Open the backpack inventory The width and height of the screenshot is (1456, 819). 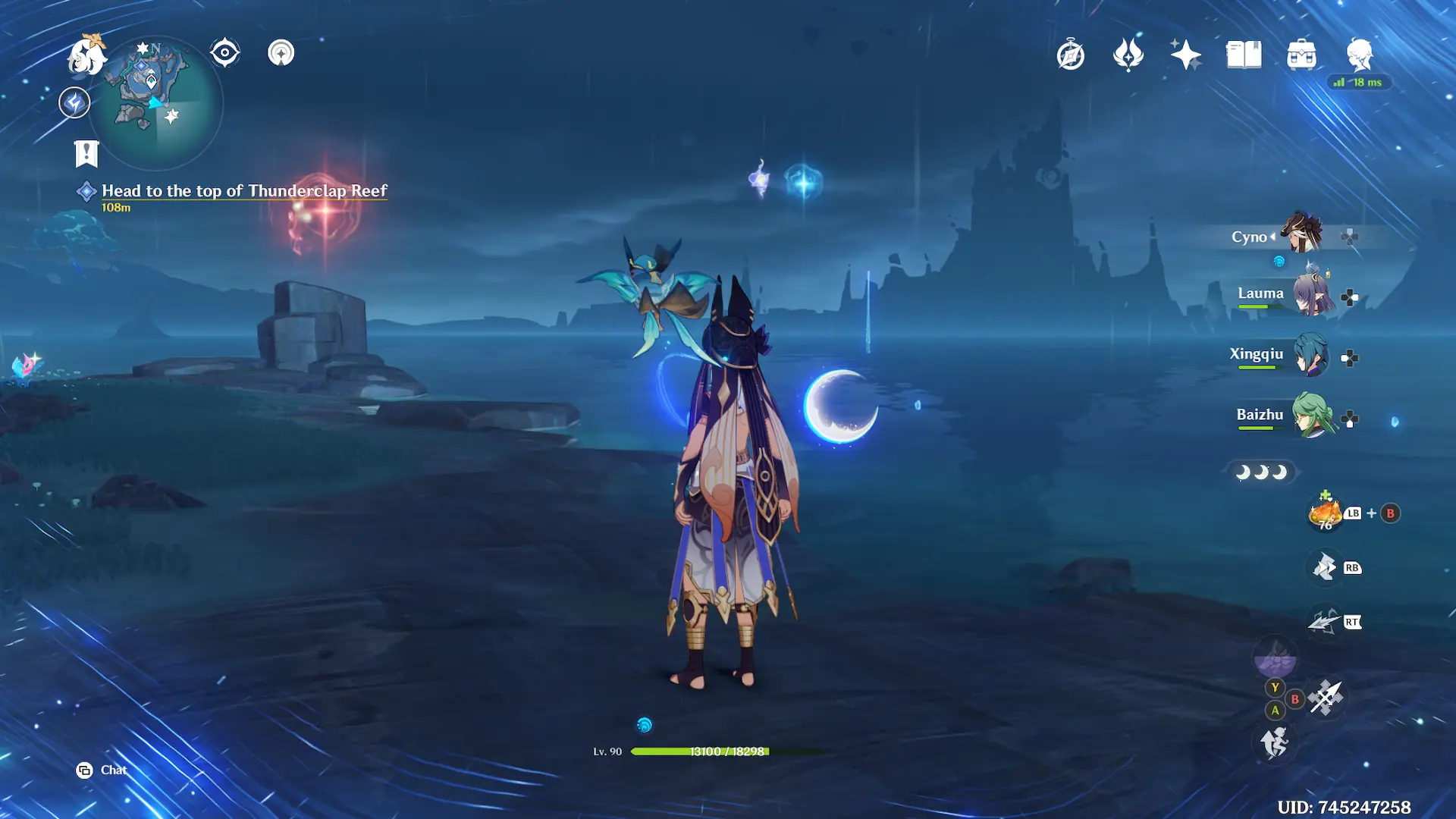pyautogui.click(x=1301, y=55)
